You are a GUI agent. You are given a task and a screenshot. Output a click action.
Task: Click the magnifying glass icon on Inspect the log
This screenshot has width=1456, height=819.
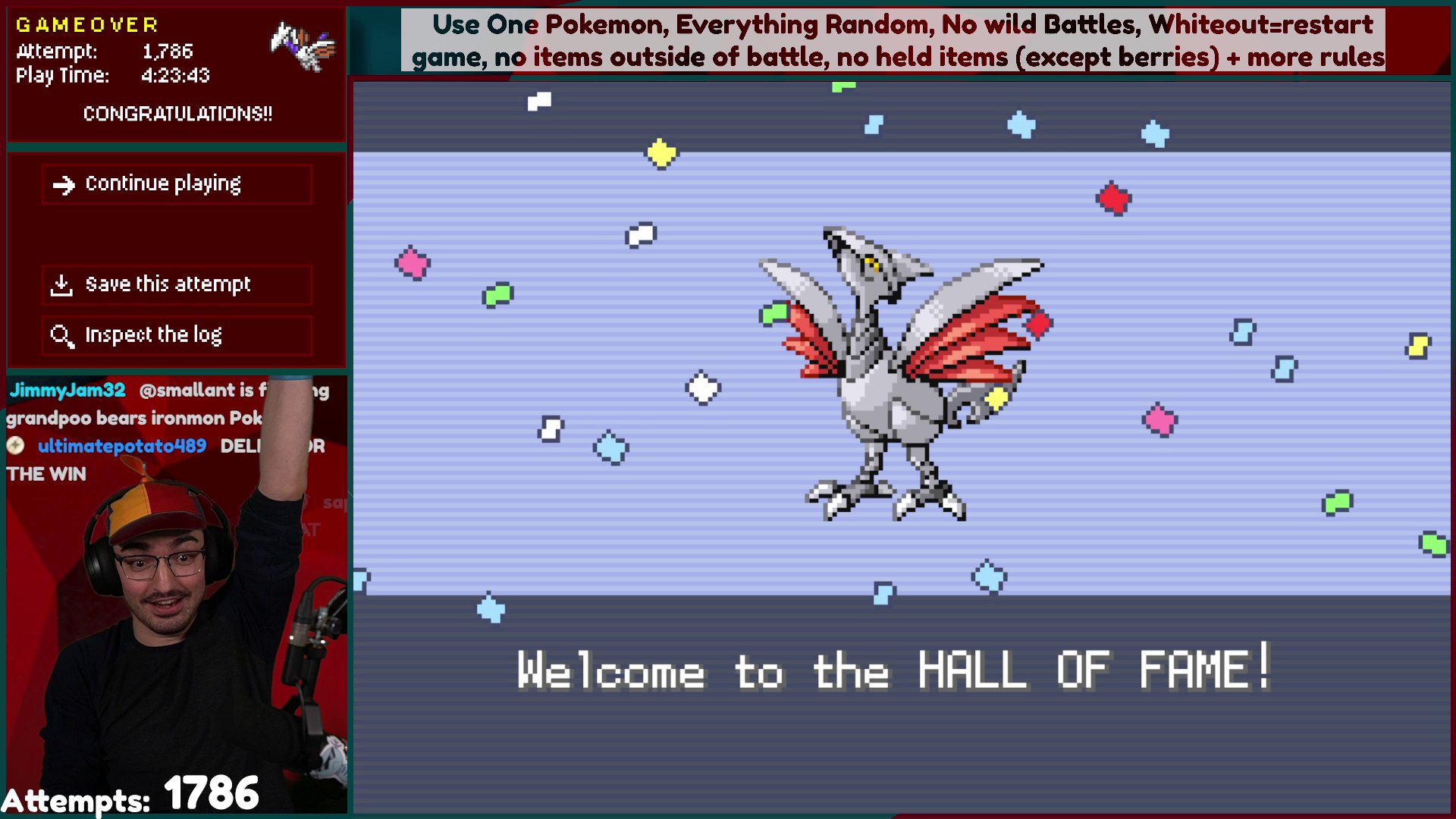pos(61,335)
